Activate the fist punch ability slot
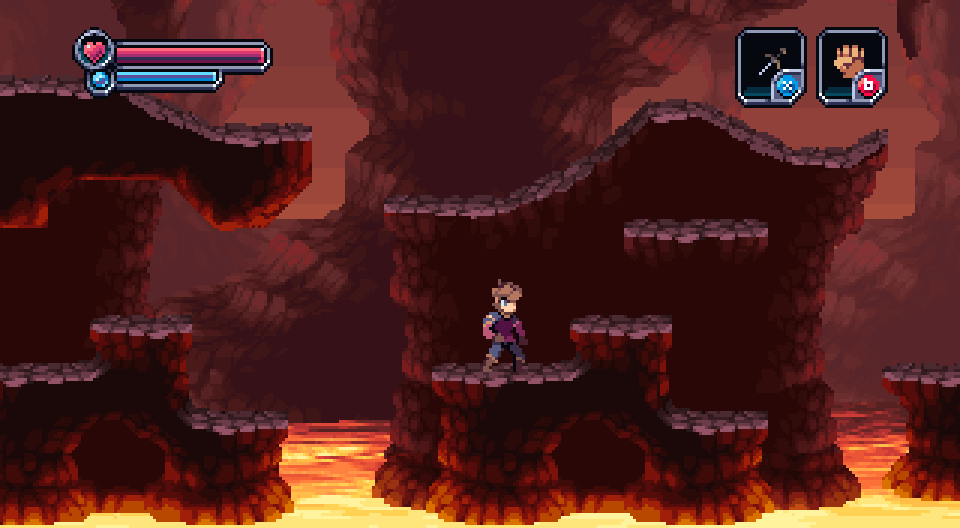 point(851,66)
